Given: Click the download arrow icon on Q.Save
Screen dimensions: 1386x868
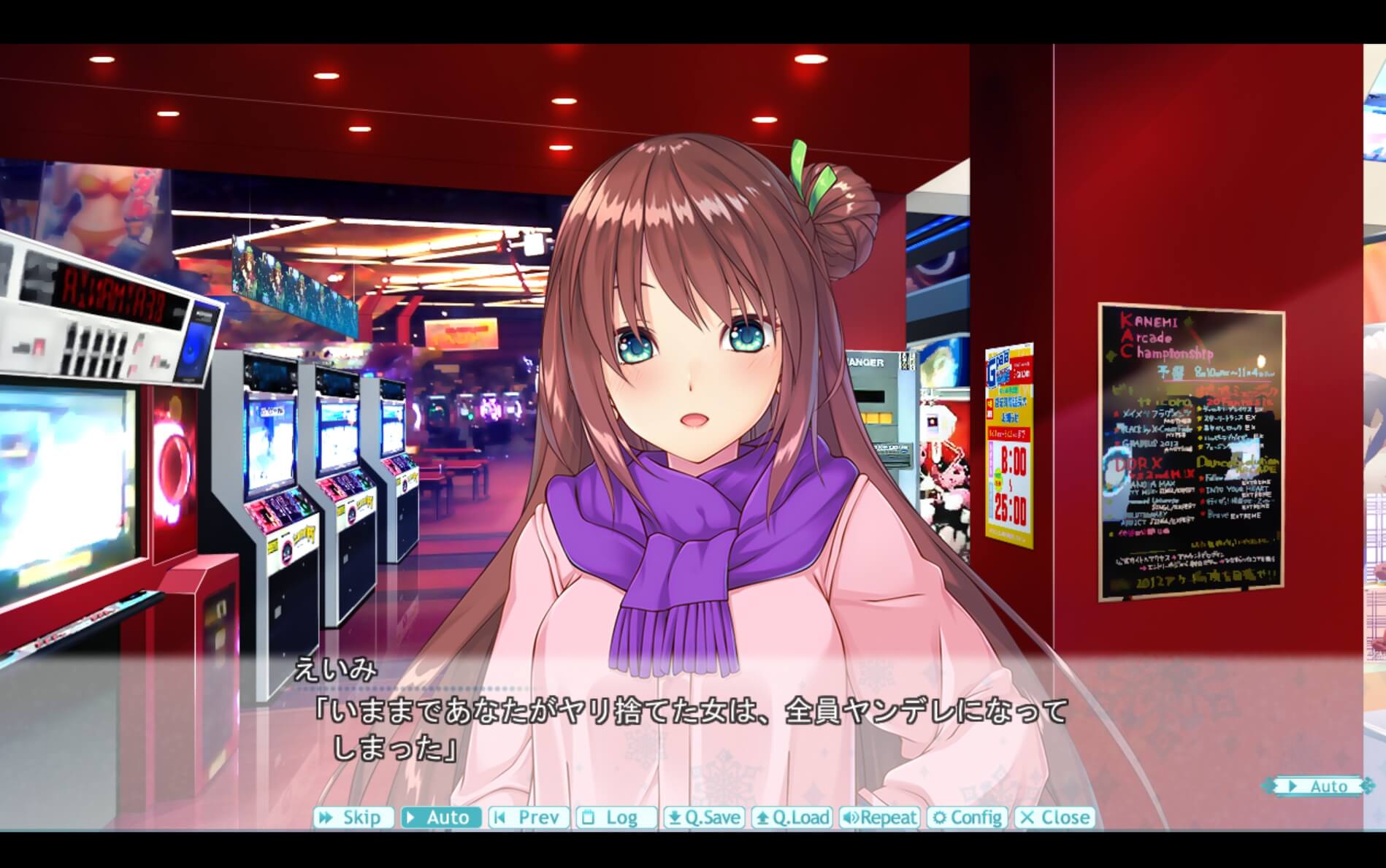Looking at the screenshot, I should click(674, 818).
